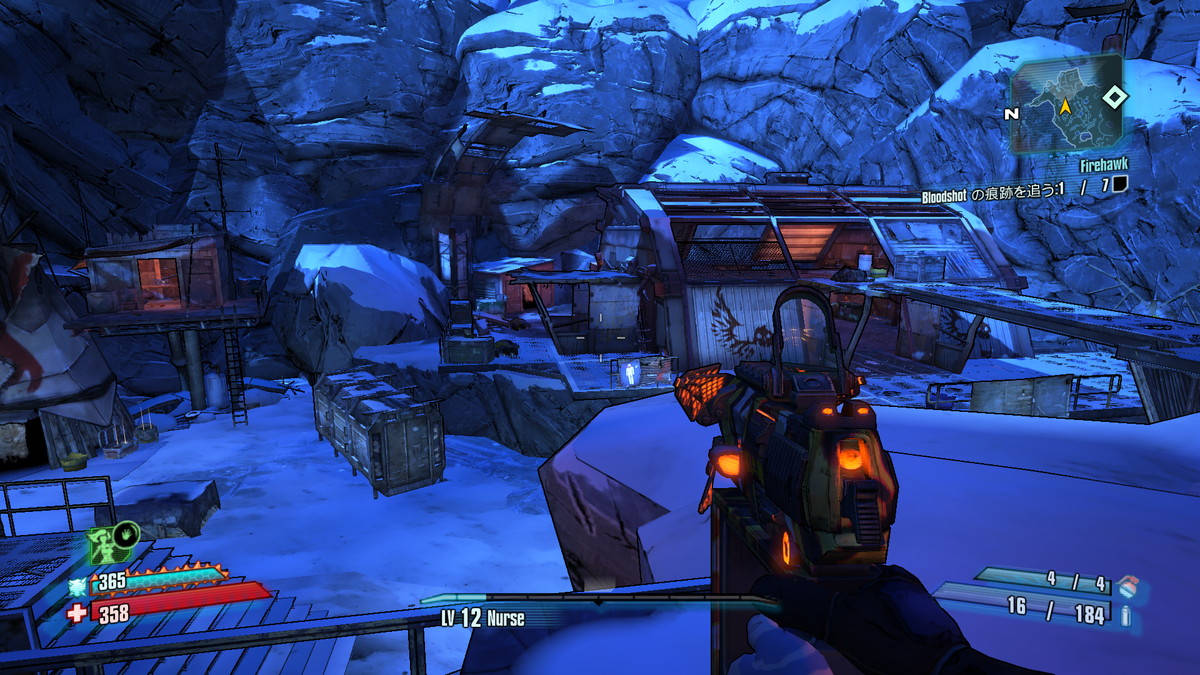
Task: Click the white diamond waypoint marker
Action: pos(1114,97)
